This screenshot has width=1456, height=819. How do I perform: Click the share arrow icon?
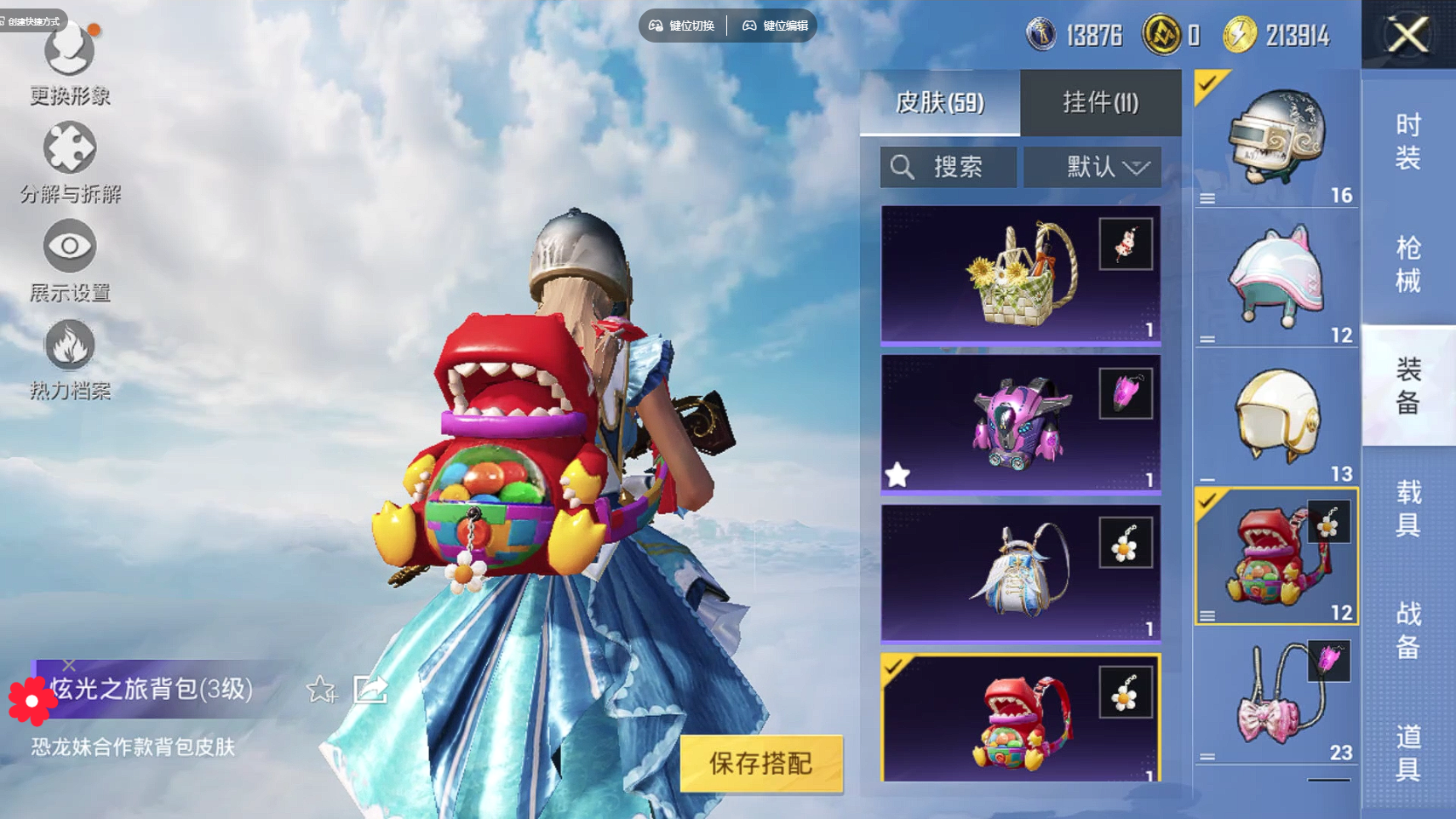pos(370,689)
